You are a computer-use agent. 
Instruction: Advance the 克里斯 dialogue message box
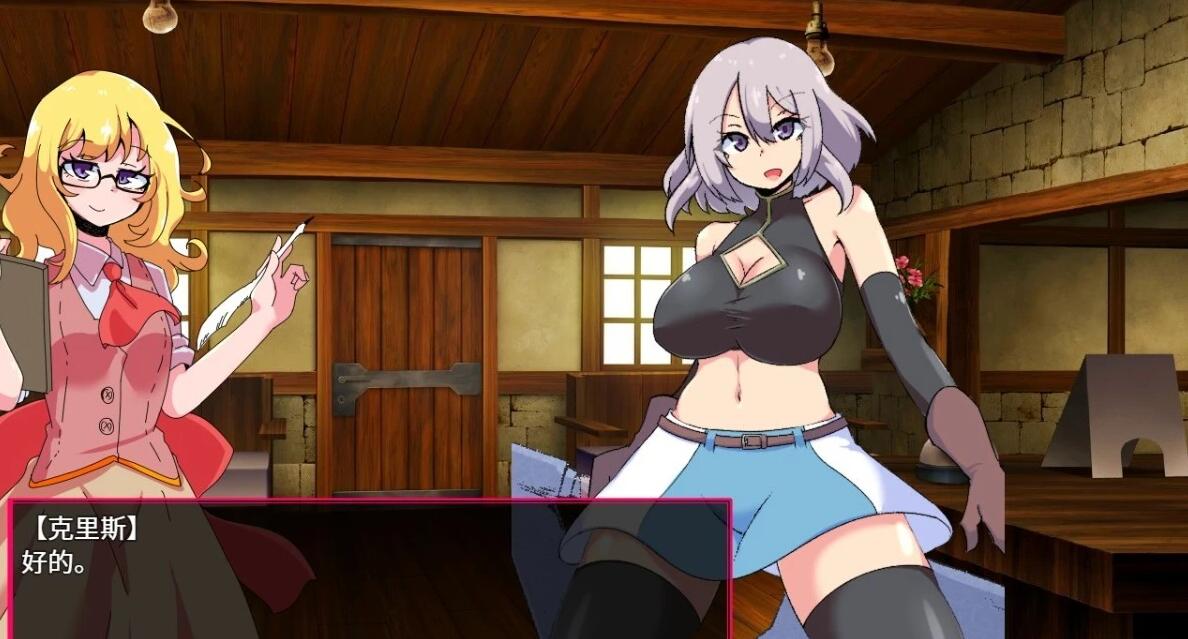[370, 568]
